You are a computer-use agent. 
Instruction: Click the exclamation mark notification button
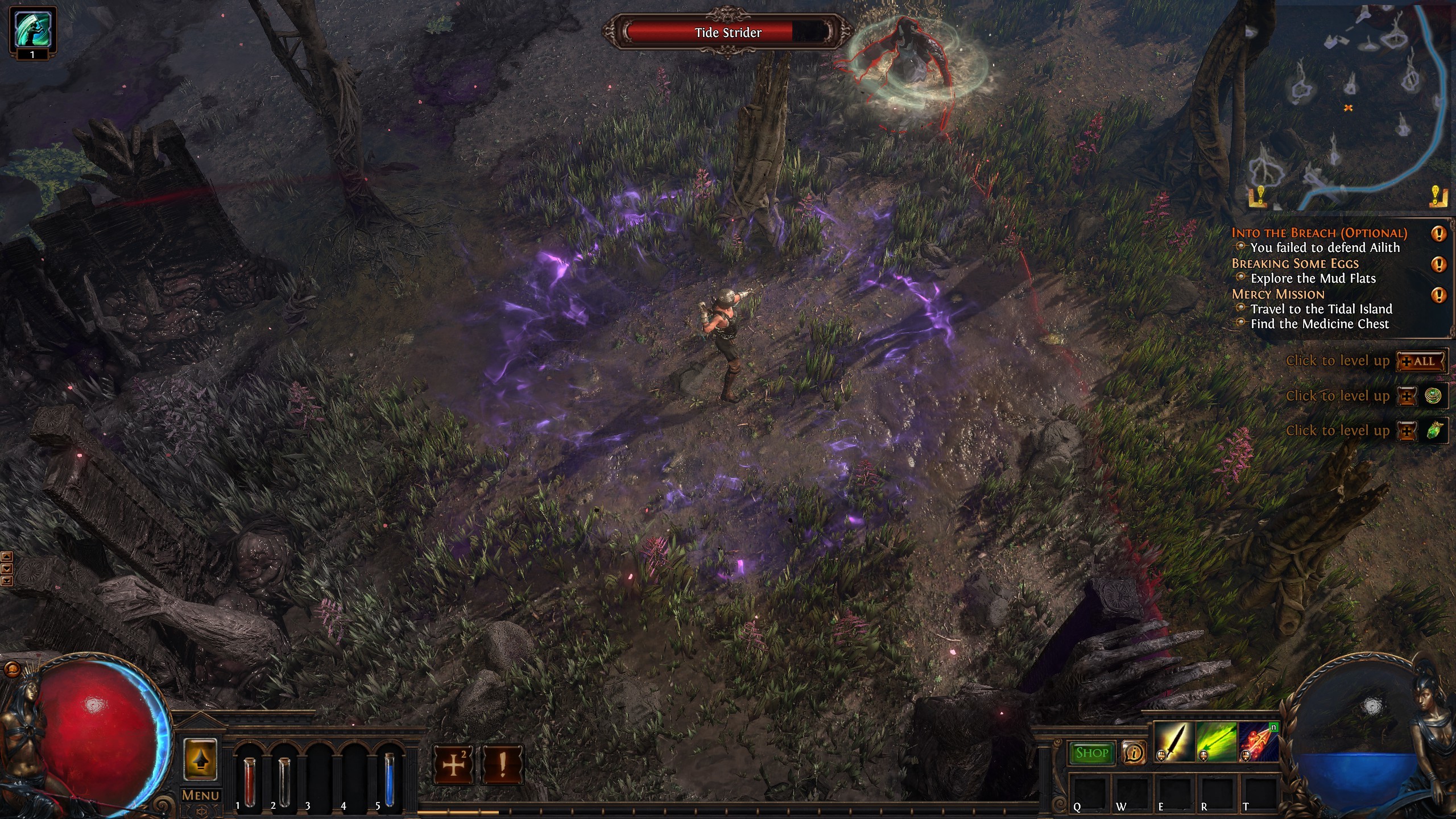[502, 765]
